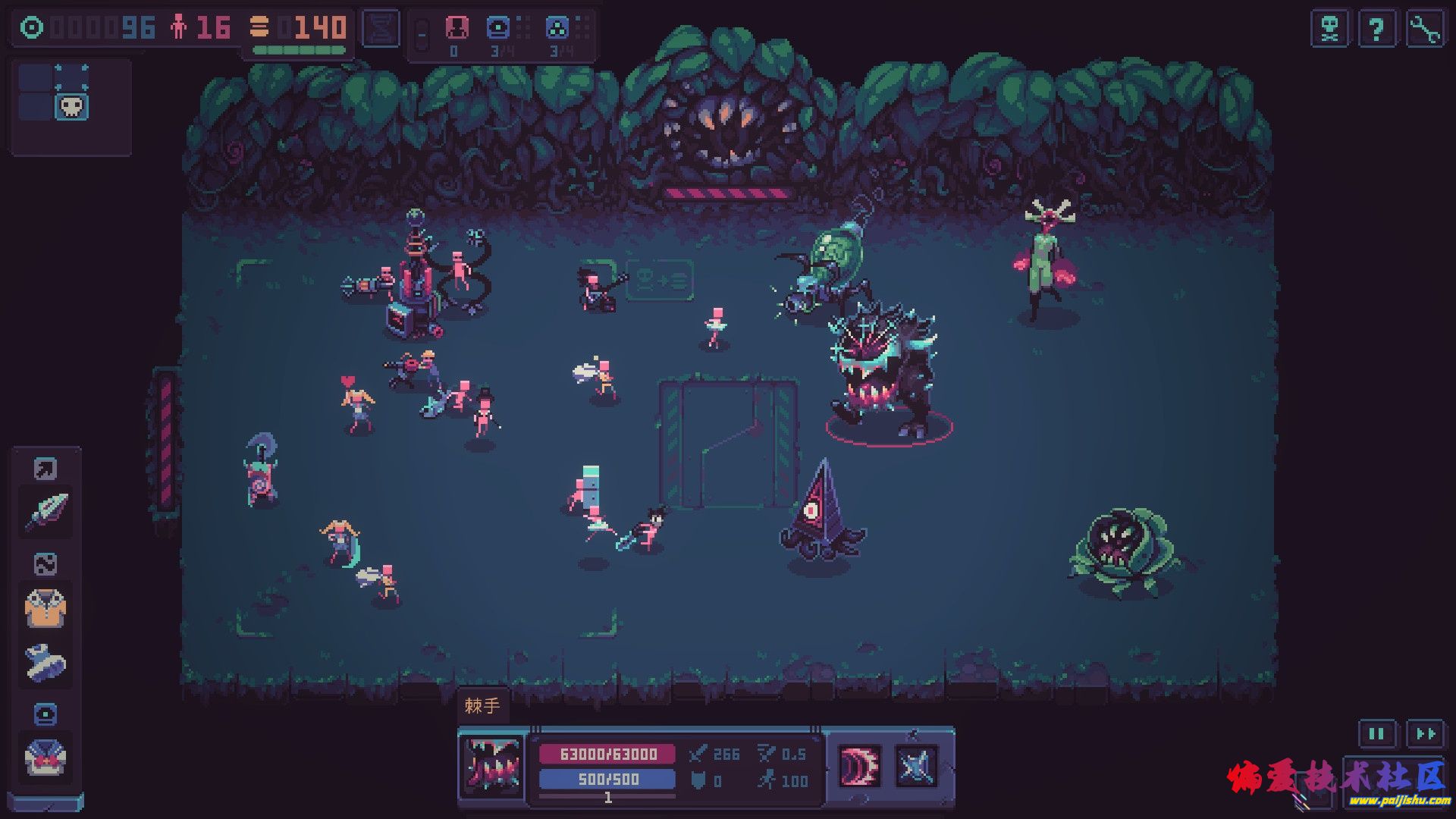Open the question mark help screen
This screenshot has width=1456, height=819.
click(x=1376, y=30)
